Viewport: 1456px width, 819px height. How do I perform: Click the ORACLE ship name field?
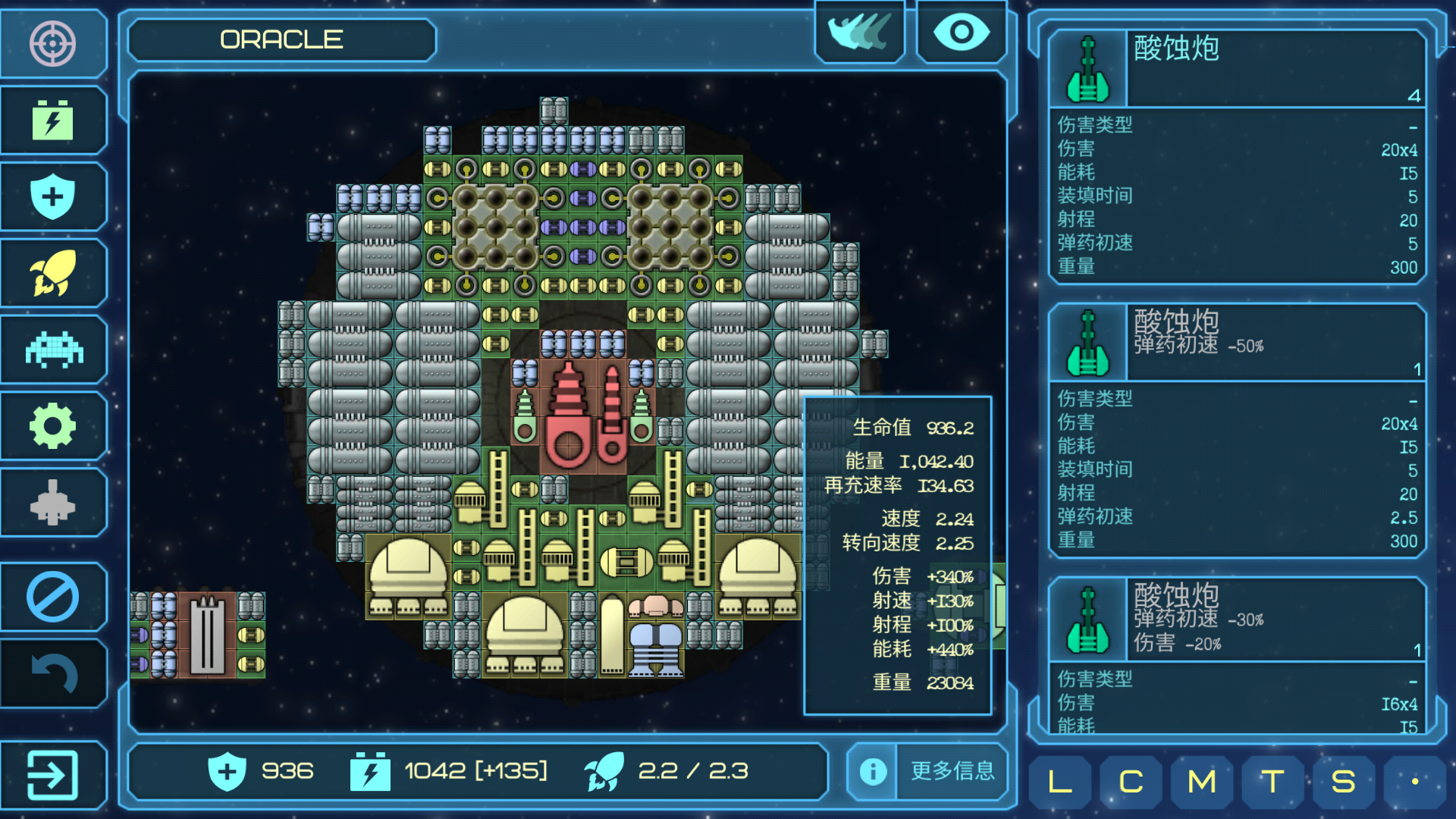click(281, 39)
